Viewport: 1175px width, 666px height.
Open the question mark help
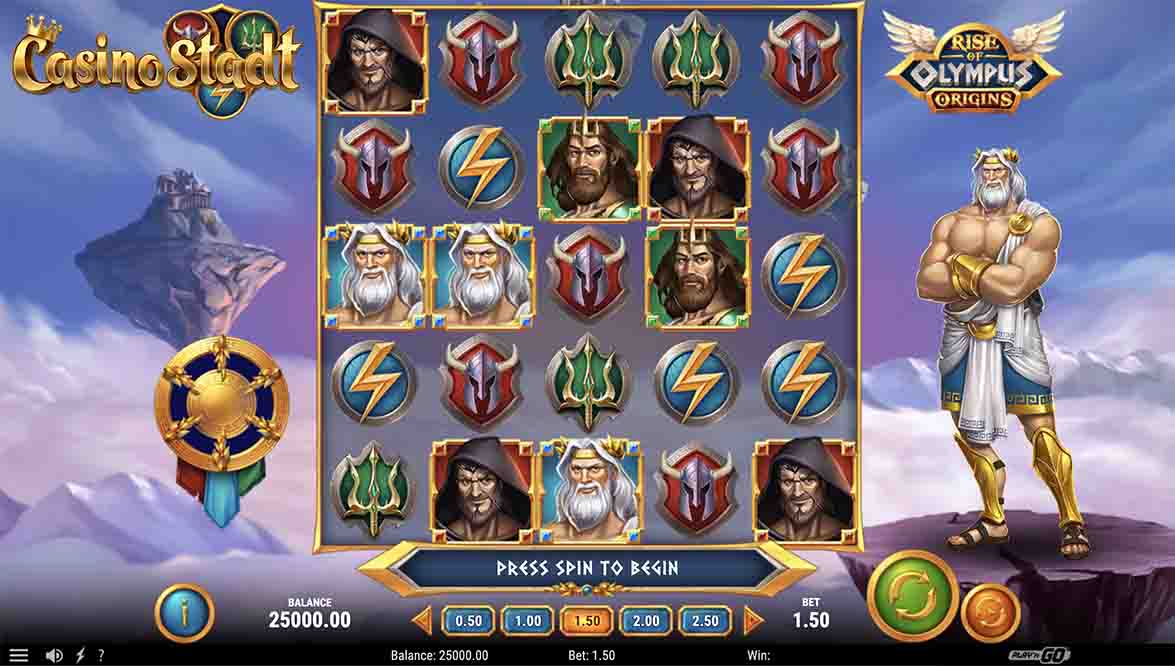(x=101, y=656)
